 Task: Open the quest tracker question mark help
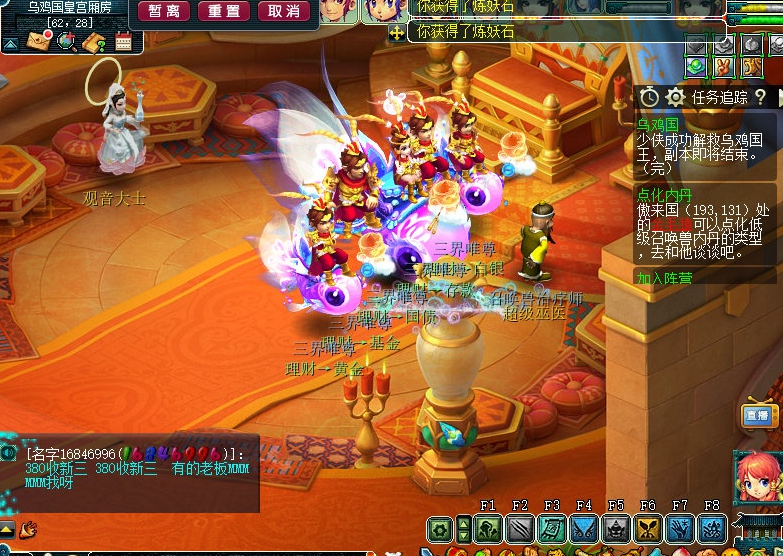760,97
